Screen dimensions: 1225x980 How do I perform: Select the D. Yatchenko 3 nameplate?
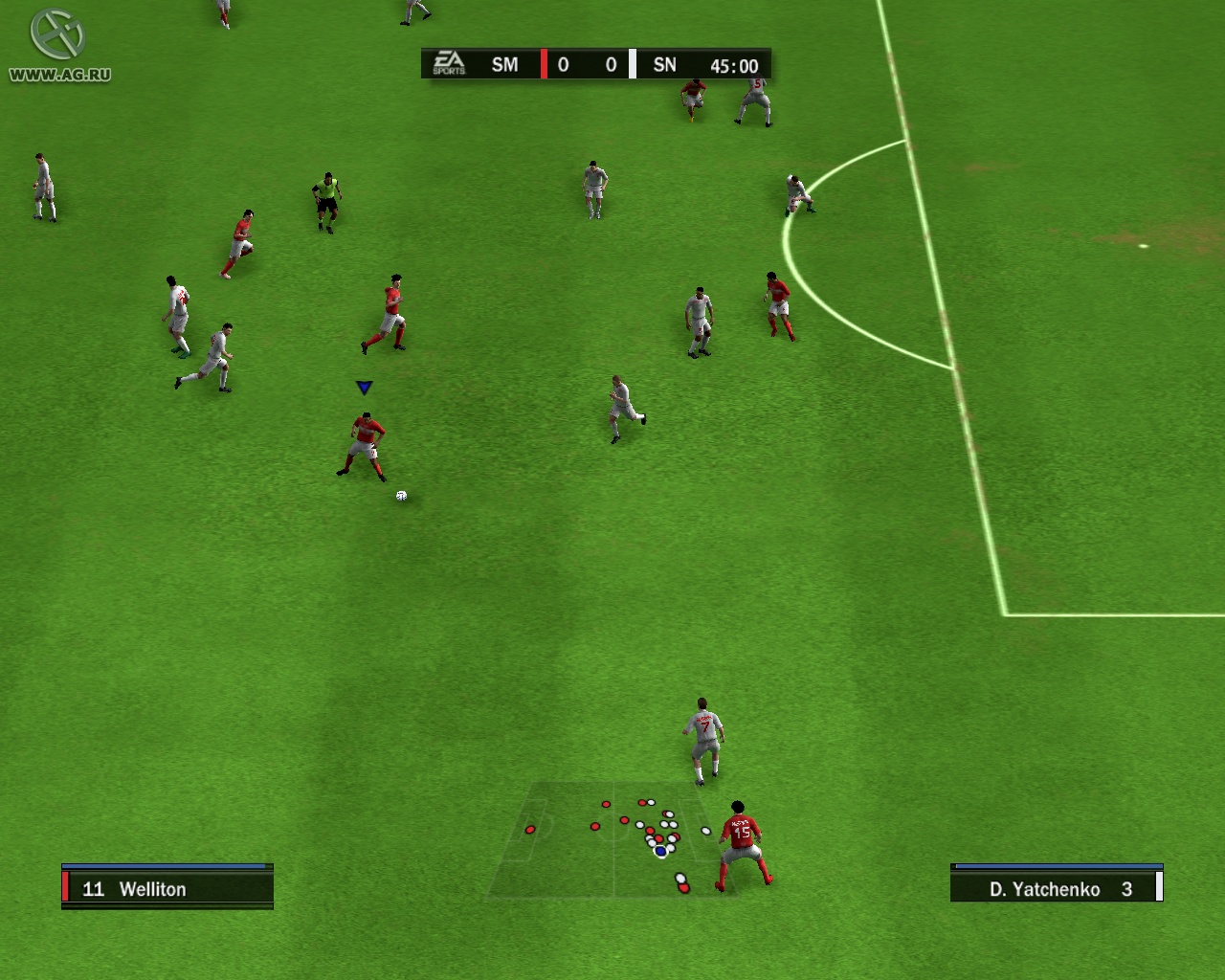pos(1057,889)
